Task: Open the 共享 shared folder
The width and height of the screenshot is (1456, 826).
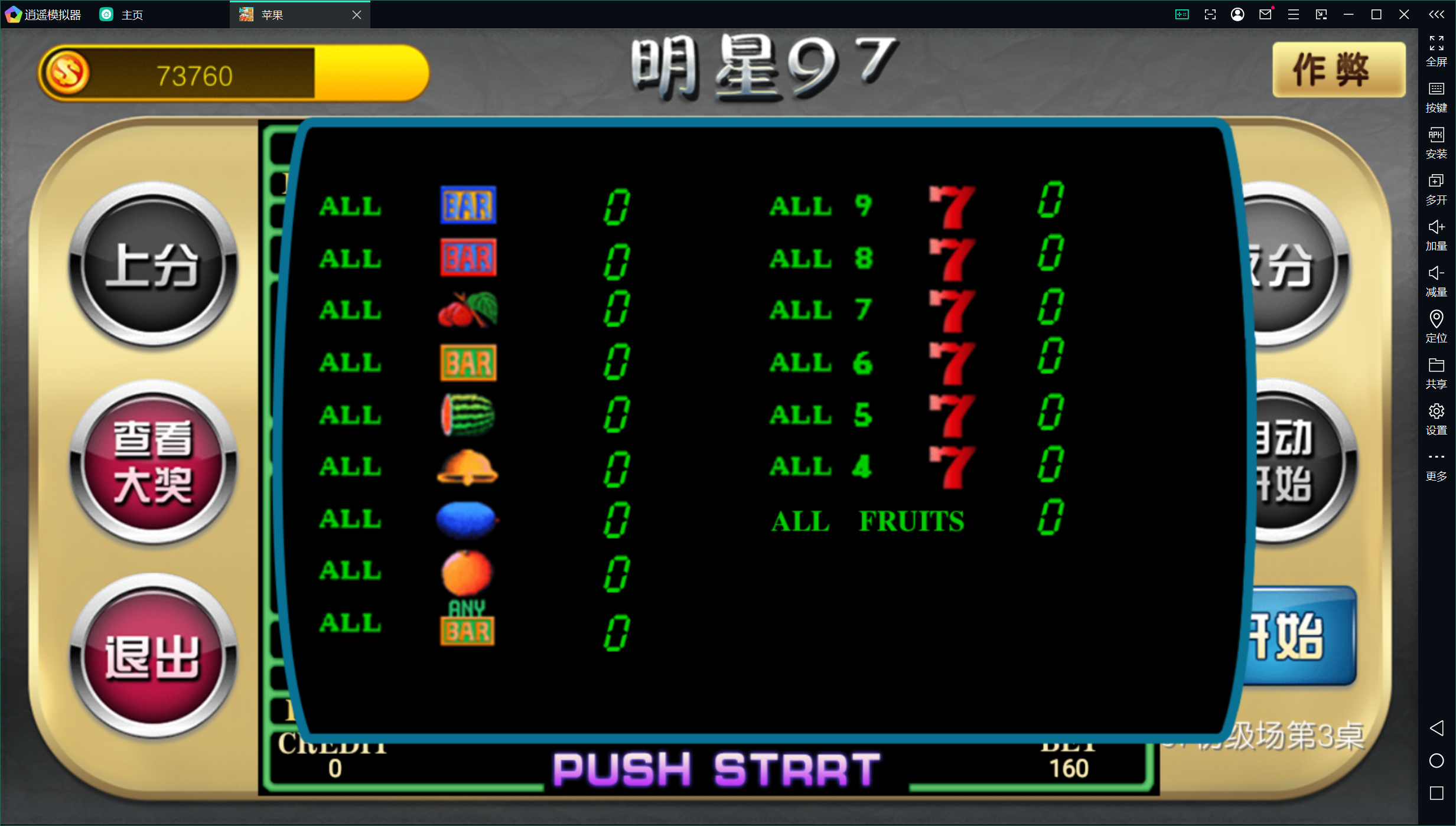Action: pos(1437,373)
